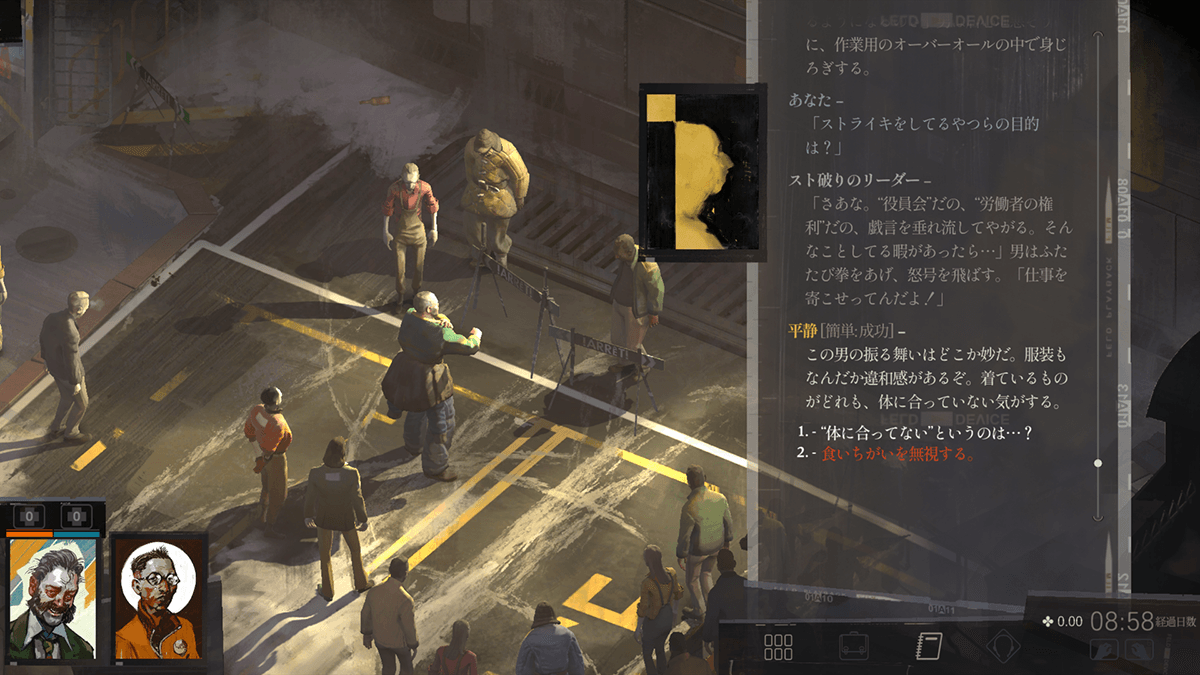Screen dimensions: 1200x675
Task: Click the dialogue log scrollbar handle
Action: 1098,463
